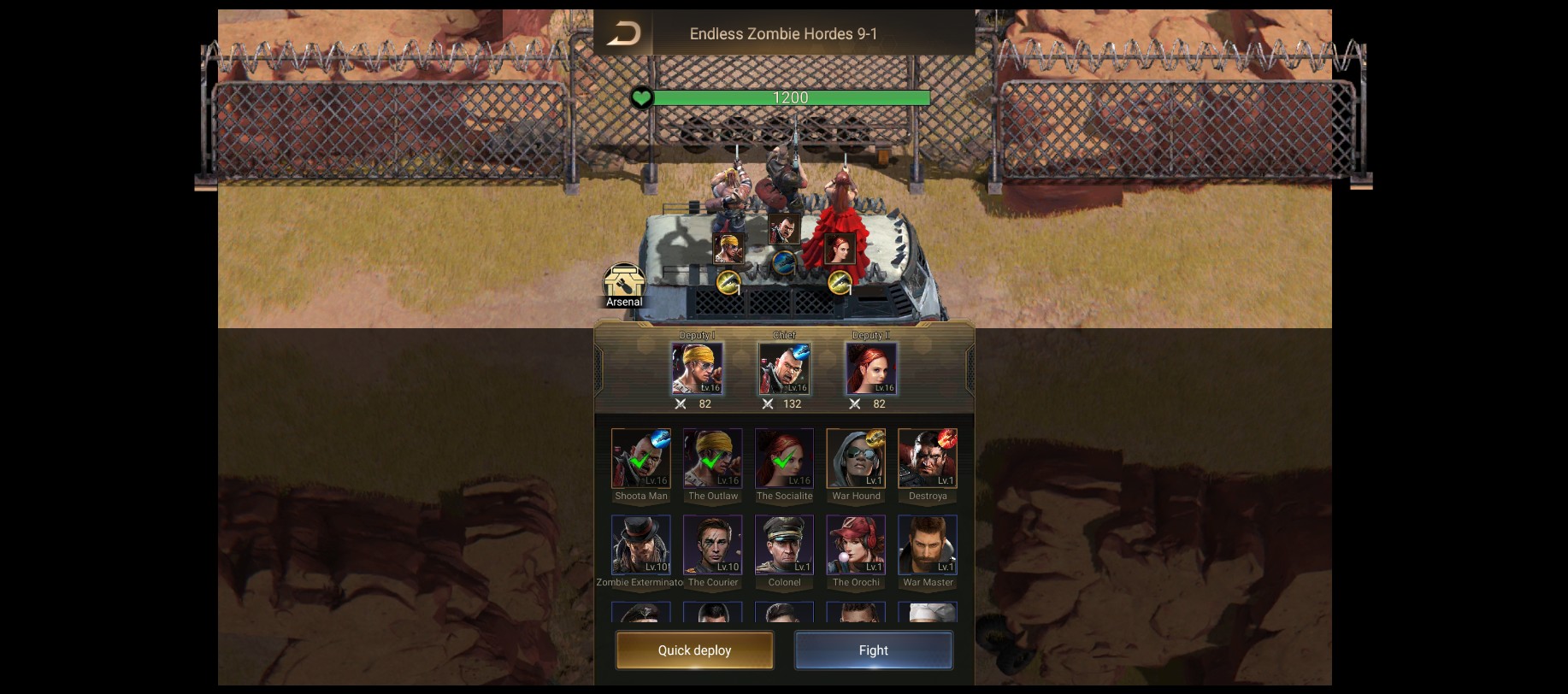Select the Deputy I portrait slot
1568x694 pixels.
click(698, 369)
